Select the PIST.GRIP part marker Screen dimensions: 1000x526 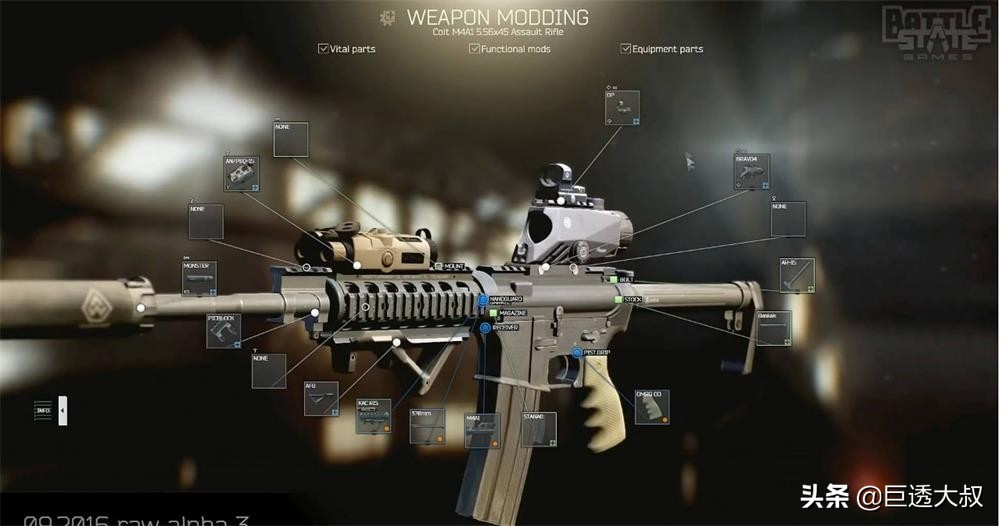coord(578,352)
